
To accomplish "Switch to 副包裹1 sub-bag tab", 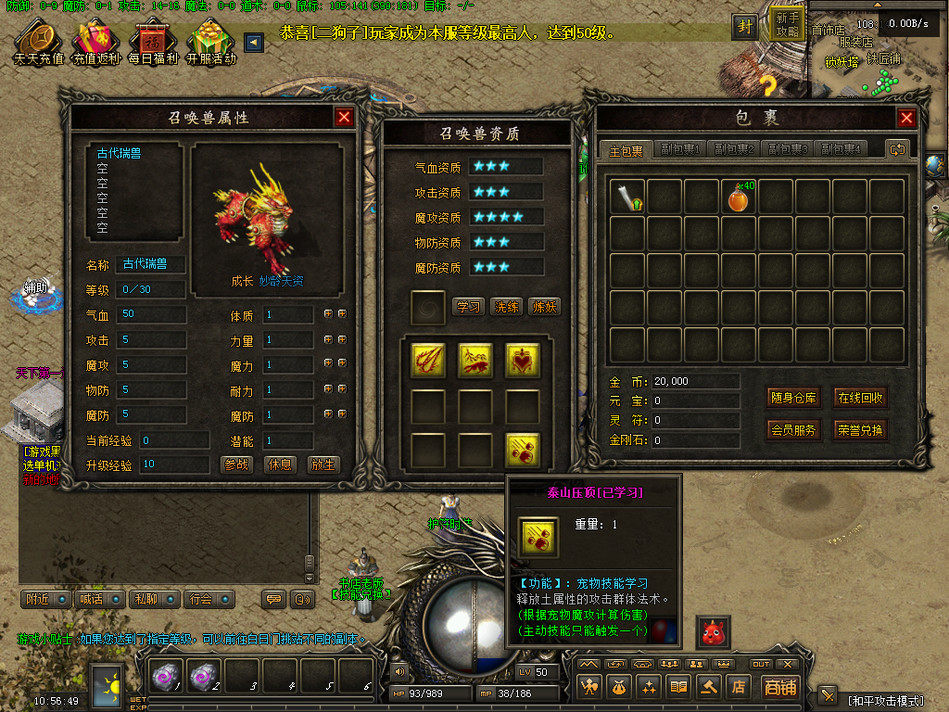I will coord(680,150).
